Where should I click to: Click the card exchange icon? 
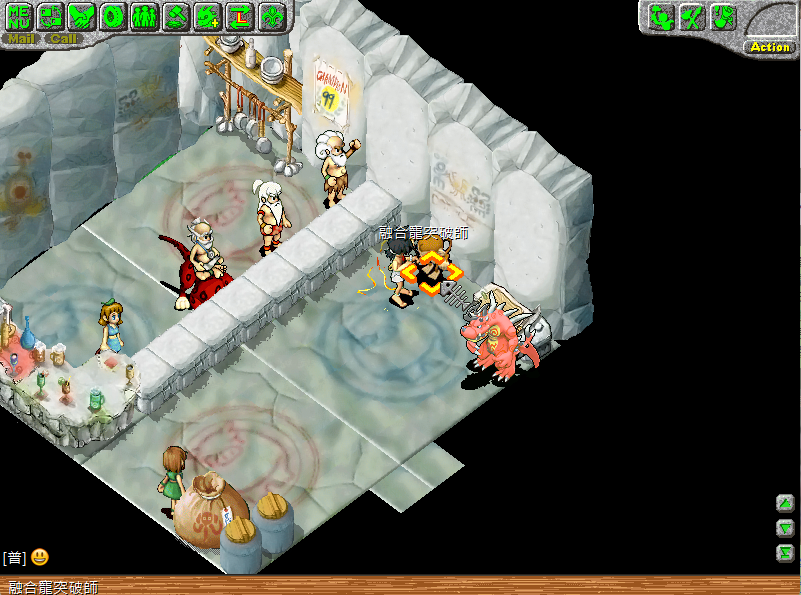(x=51, y=16)
